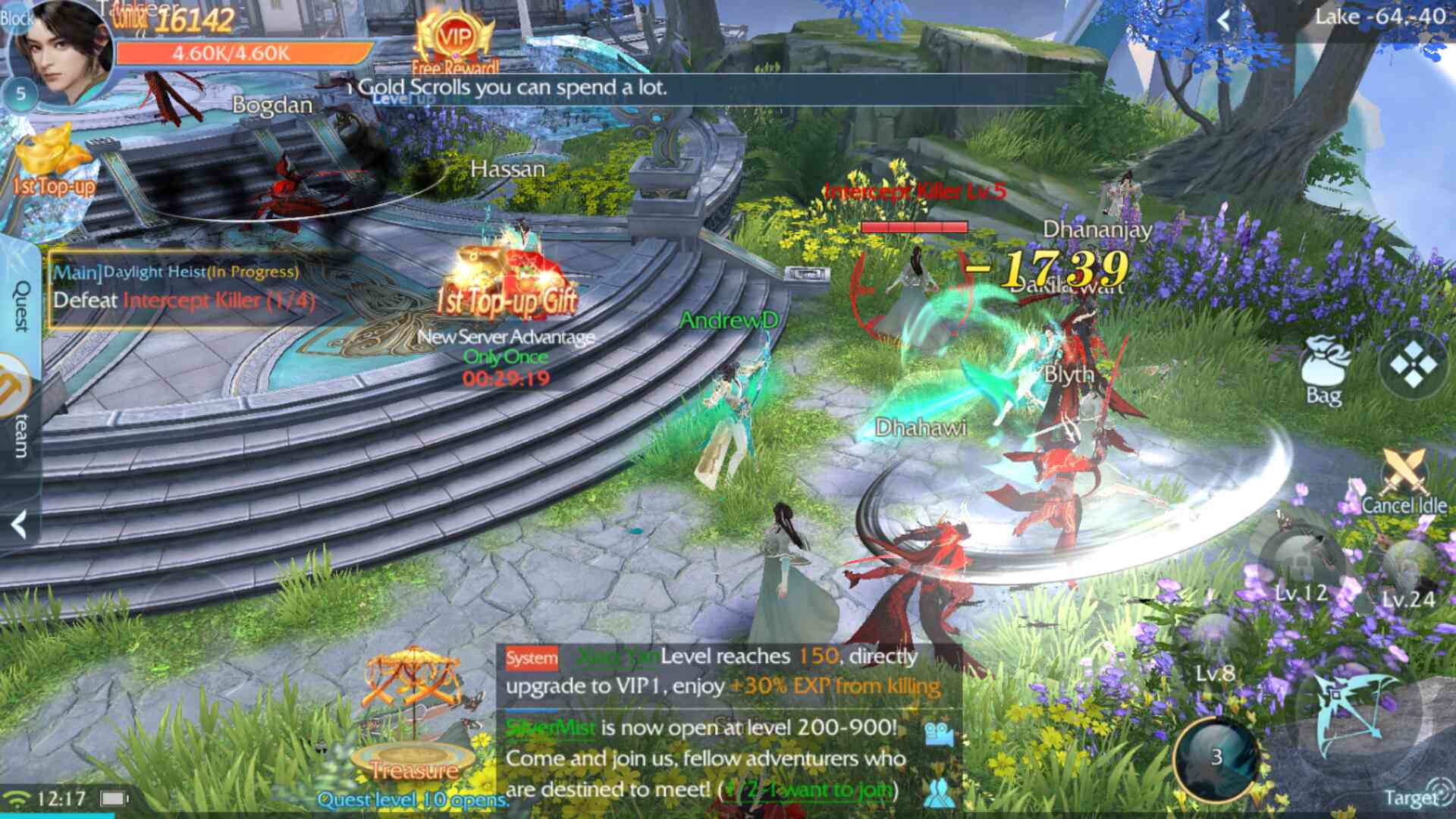Activate the skill on cooldown showing 3
1456x819 pixels.
tap(1216, 757)
